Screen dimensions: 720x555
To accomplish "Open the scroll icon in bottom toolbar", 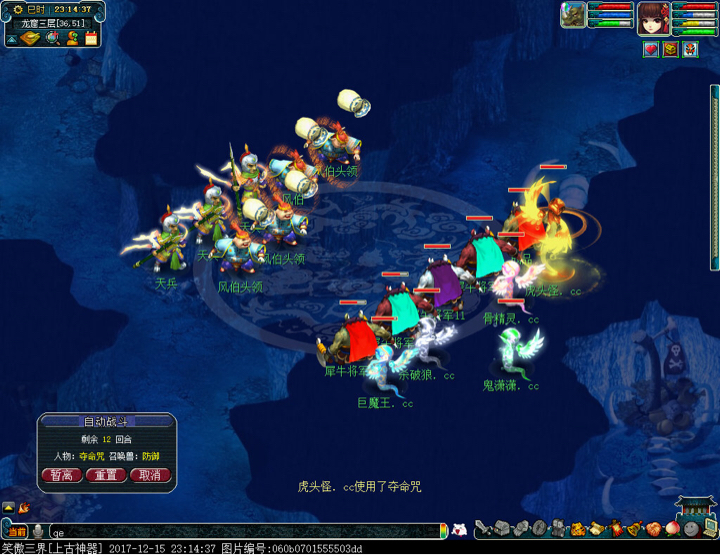I will (595, 528).
